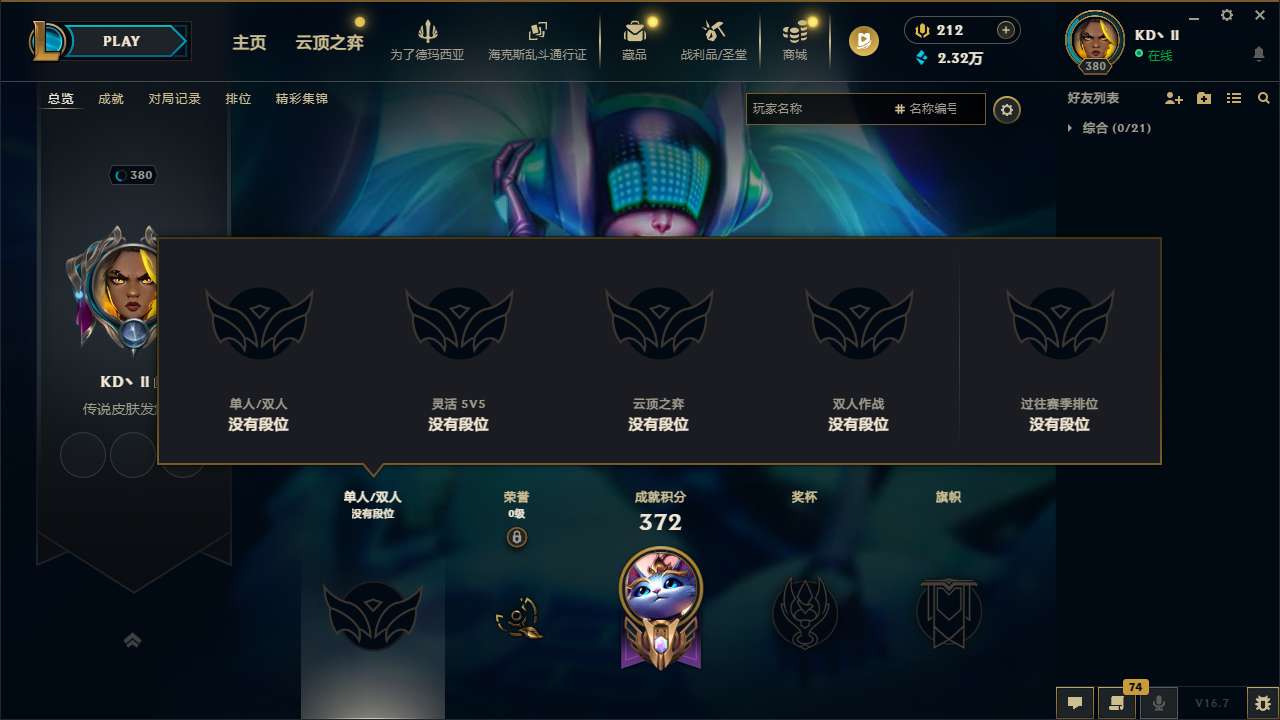Open friend list search magnifier icon
Viewport: 1280px width, 720px height.
pos(1263,98)
